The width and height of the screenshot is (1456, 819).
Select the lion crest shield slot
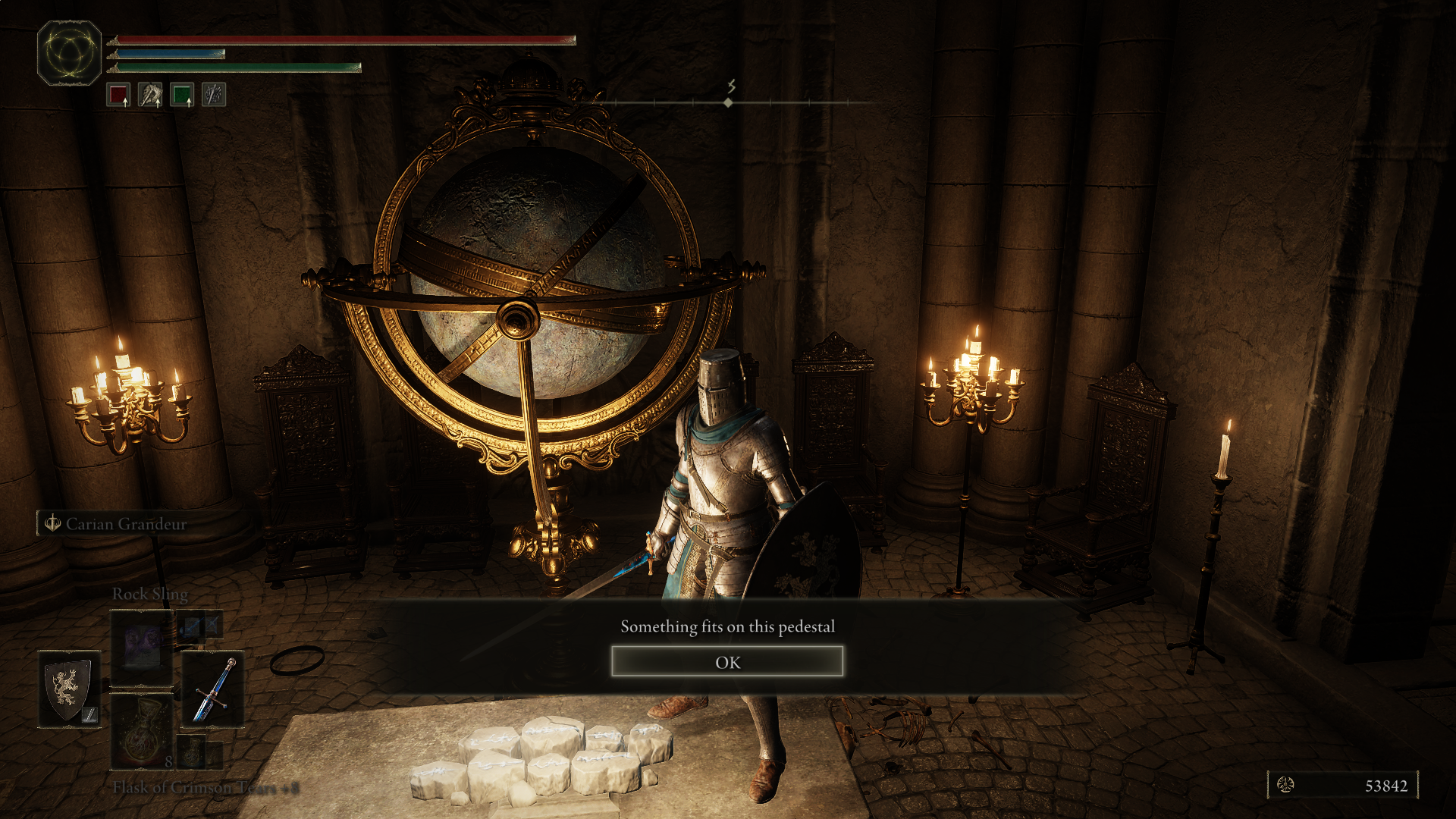click(x=69, y=689)
